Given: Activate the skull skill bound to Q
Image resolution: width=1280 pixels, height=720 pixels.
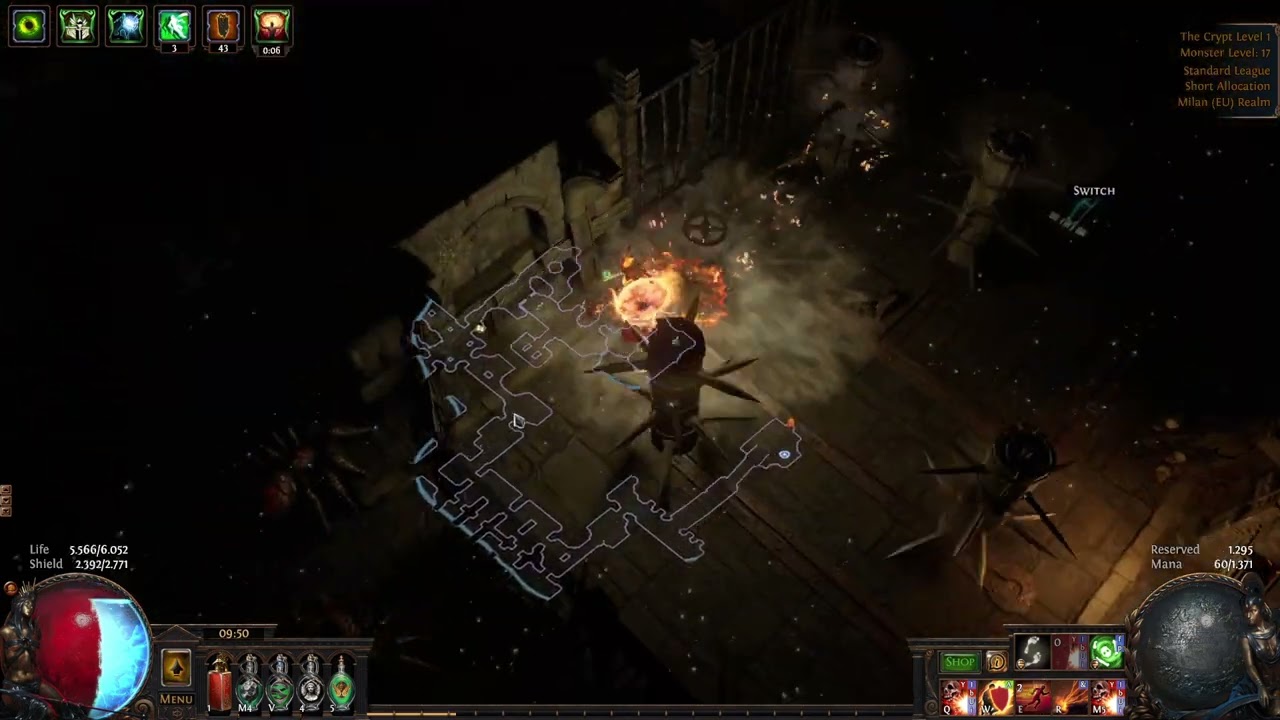Looking at the screenshot, I should coord(958,697).
